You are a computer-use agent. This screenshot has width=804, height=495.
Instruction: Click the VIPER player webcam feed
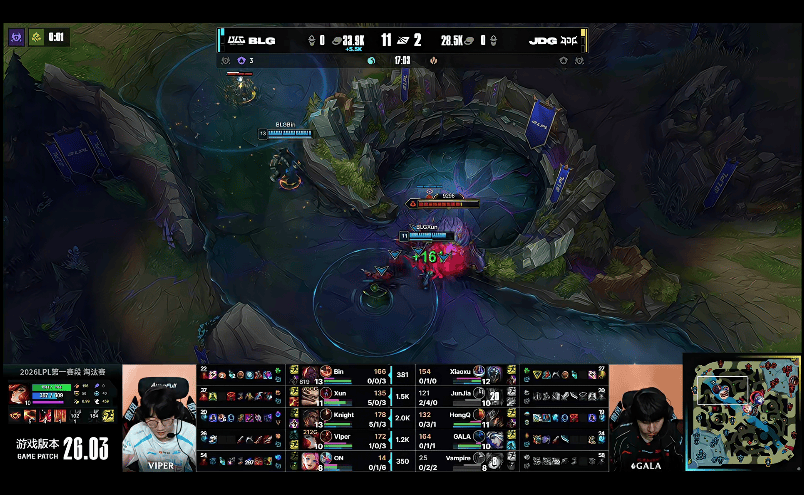(x=160, y=418)
